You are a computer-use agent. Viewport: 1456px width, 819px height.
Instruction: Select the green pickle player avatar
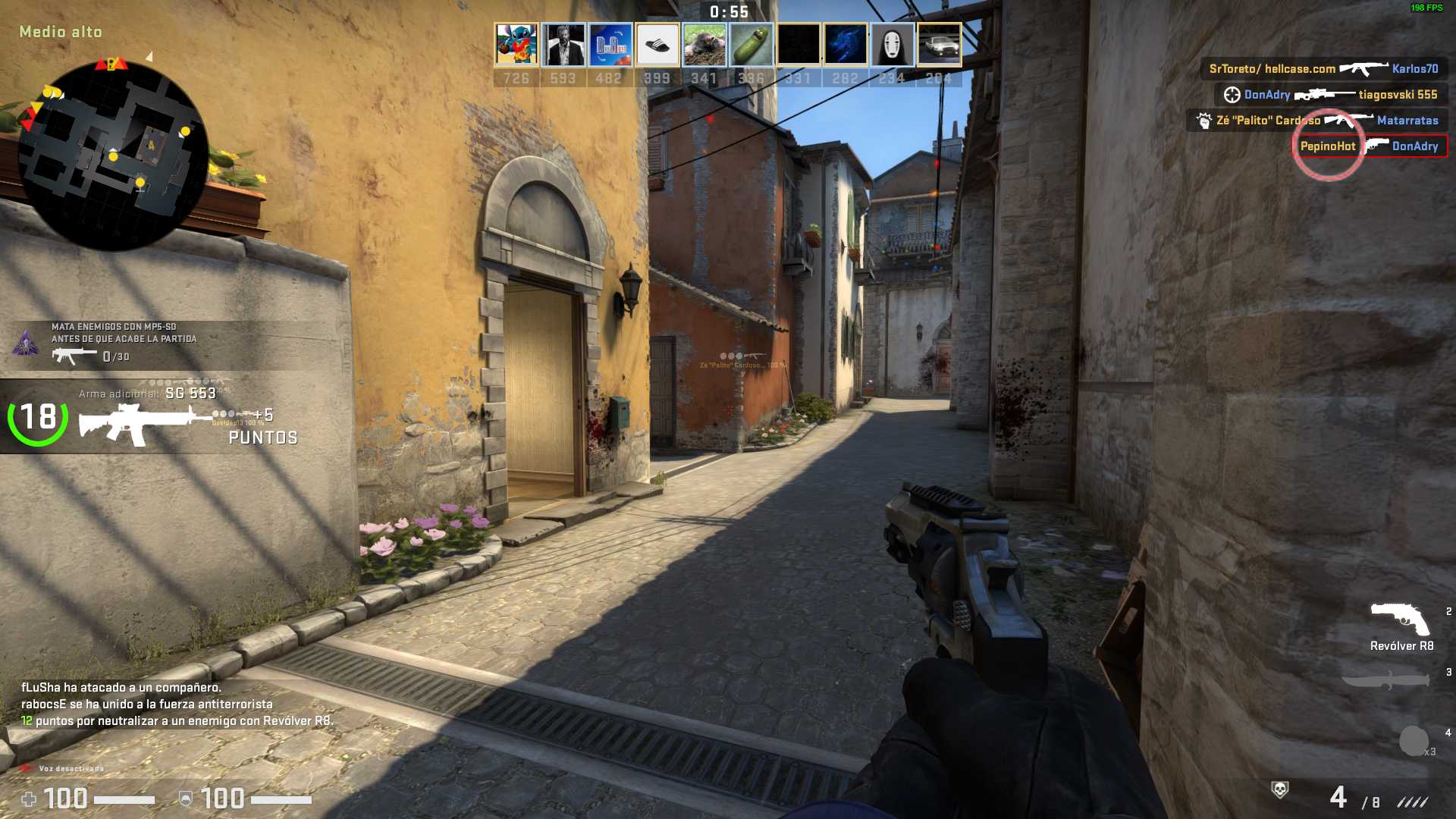point(751,44)
